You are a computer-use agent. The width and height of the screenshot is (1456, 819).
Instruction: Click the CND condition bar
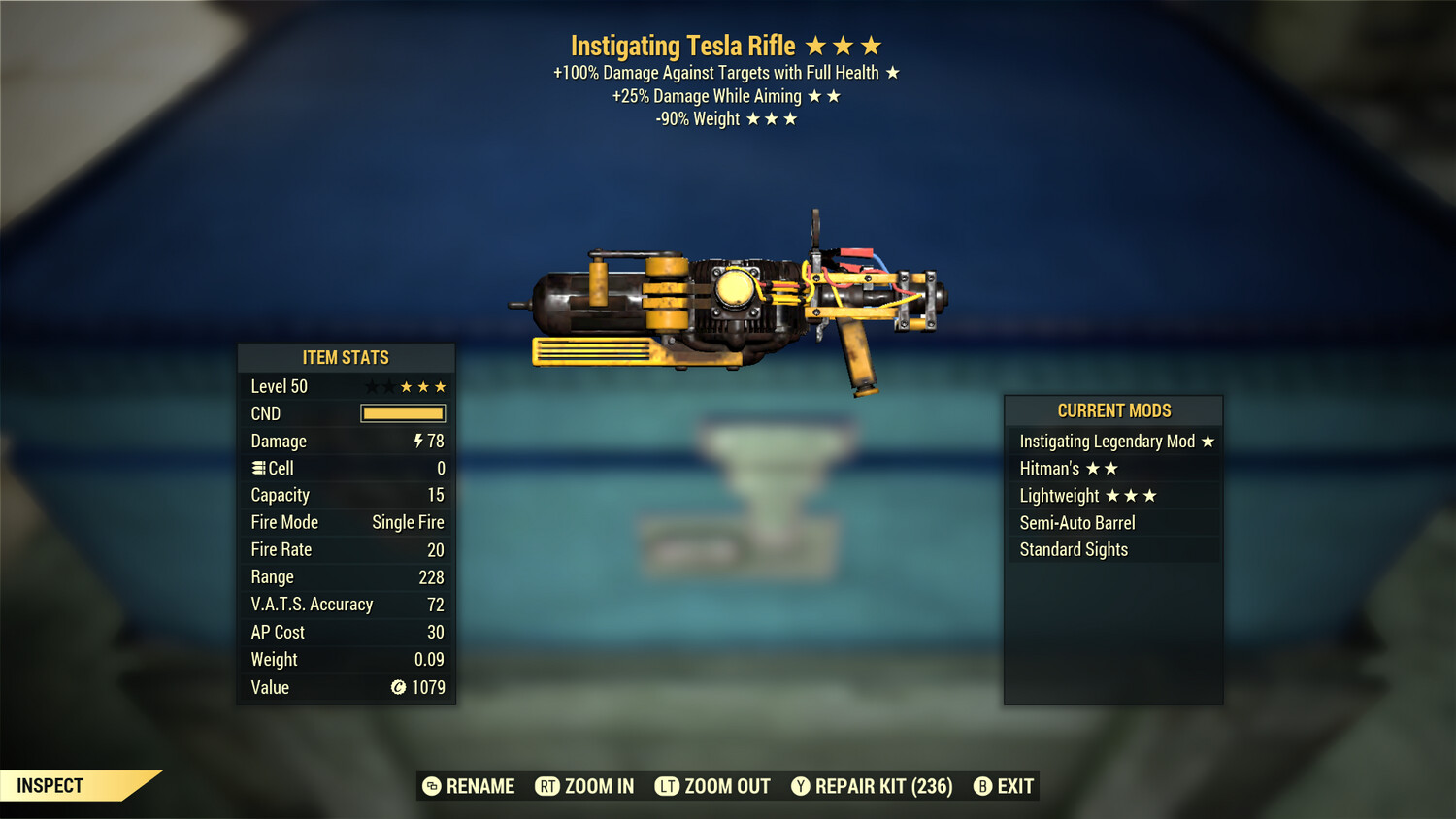coord(402,413)
